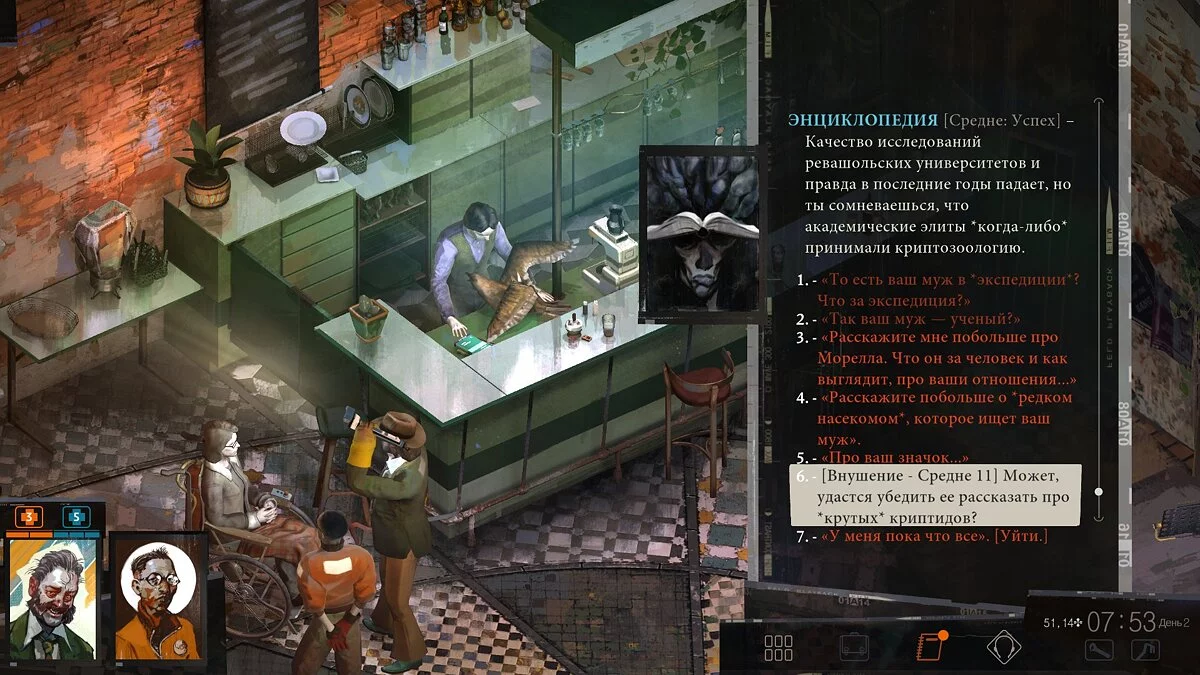The width and height of the screenshot is (1200, 675).
Task: Use the blue morale heal button
Action: 76,517
